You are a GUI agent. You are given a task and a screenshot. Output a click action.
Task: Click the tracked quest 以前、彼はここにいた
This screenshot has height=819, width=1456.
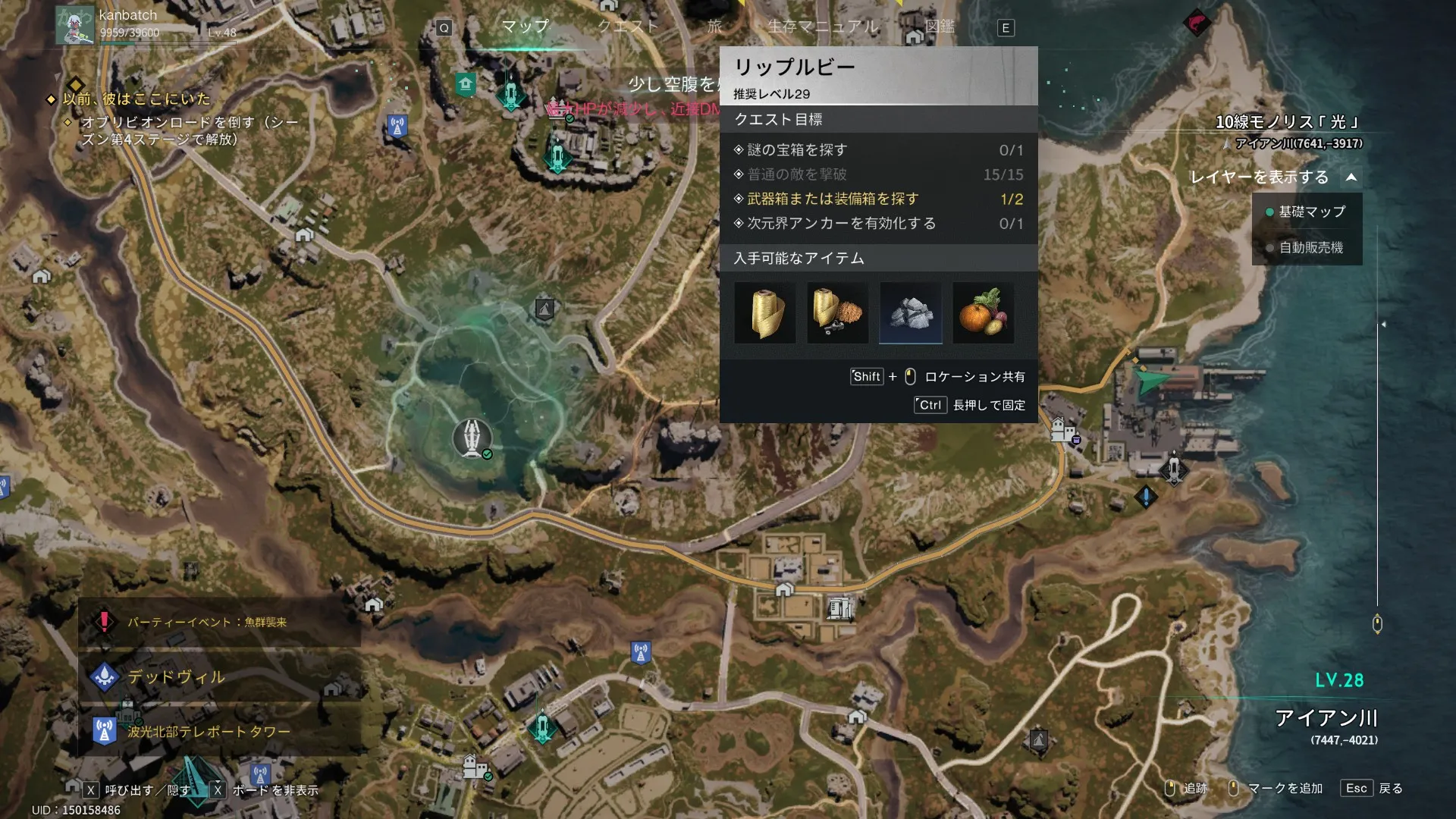point(136,99)
